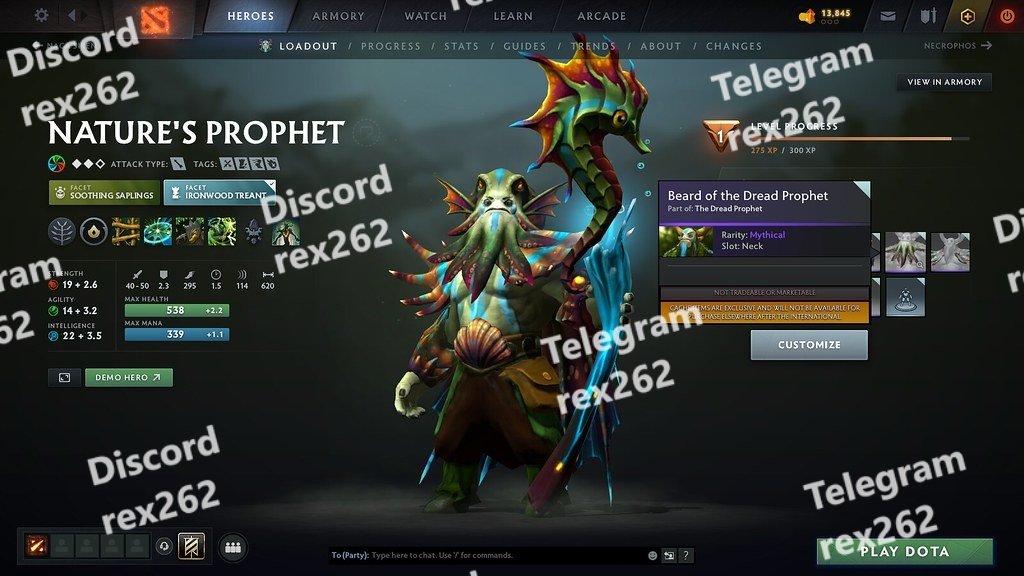1024x576 pixels.
Task: Start matchmaking with Play Dota
Action: click(x=905, y=551)
